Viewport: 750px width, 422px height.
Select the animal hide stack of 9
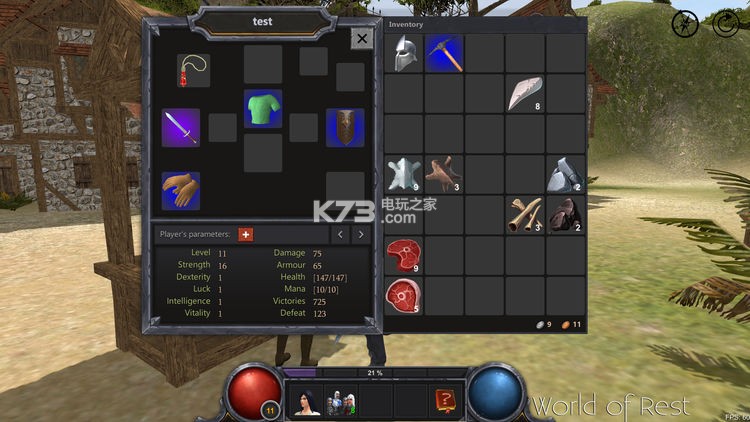(x=404, y=175)
